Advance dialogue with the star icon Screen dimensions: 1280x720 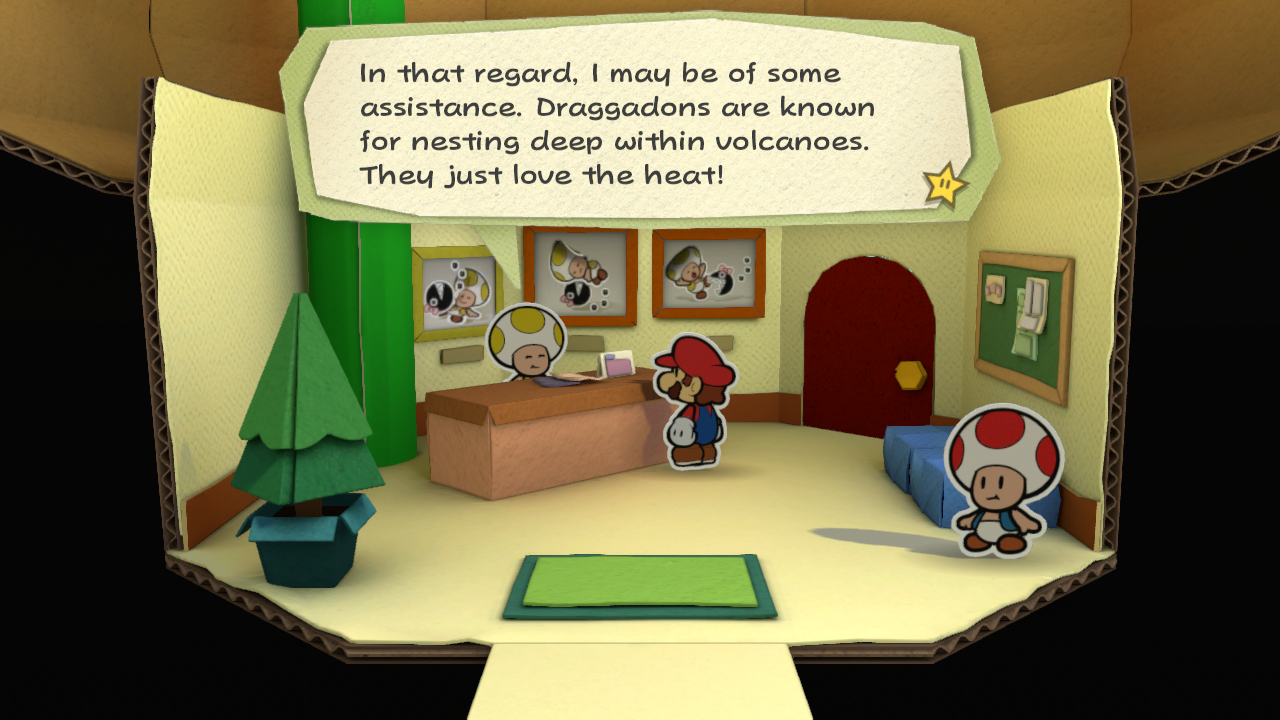pyautogui.click(x=944, y=184)
